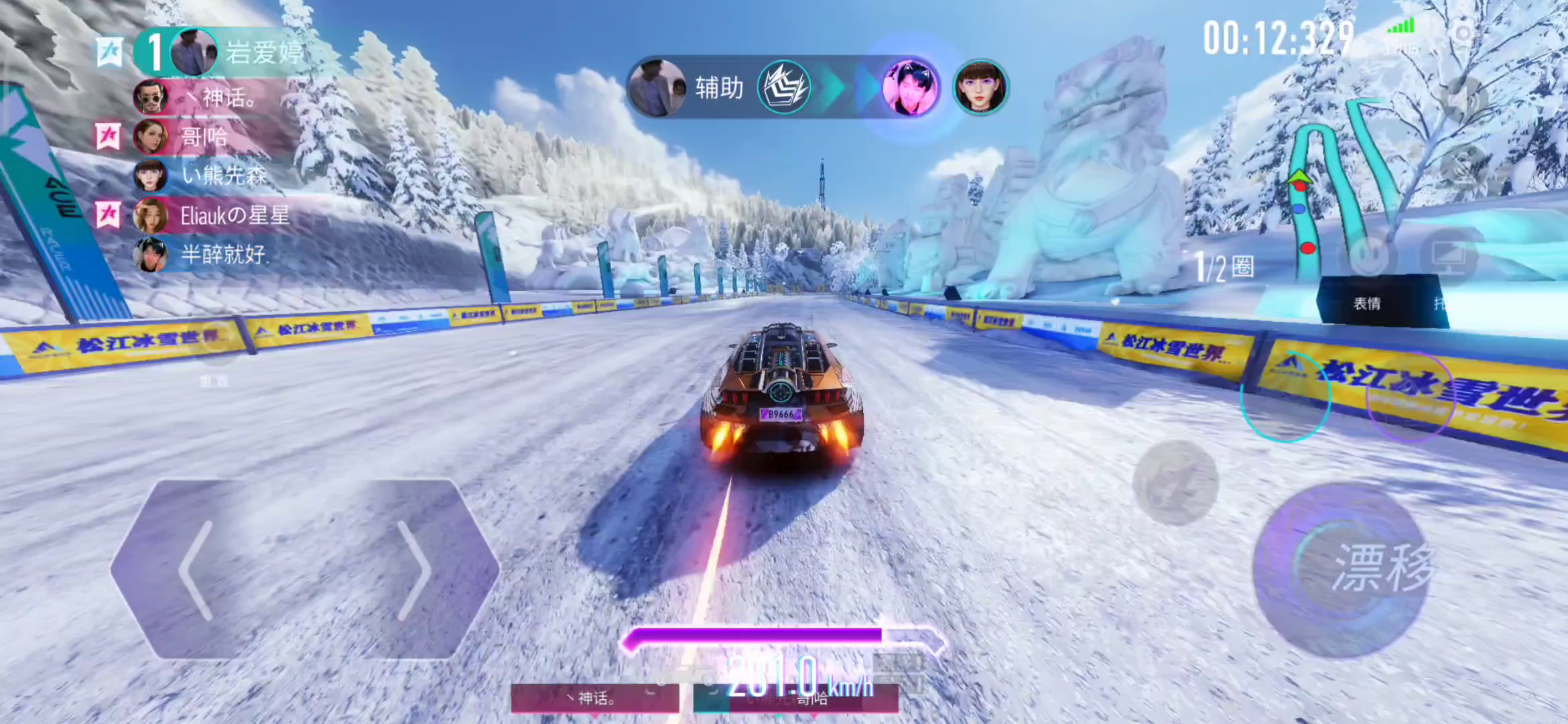Toggle the speaker sound icon
The height and width of the screenshot is (724, 1568).
click(1463, 99)
